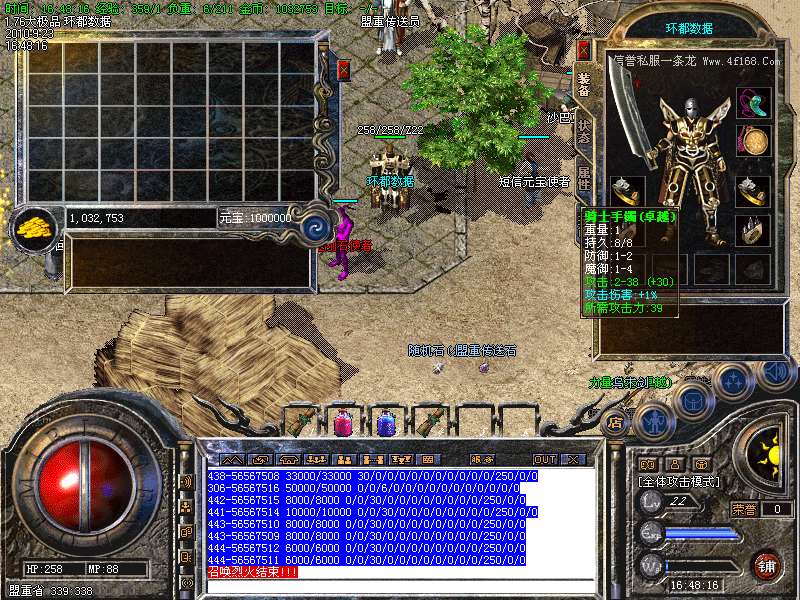Close the empty bag window

pyautogui.click(x=344, y=69)
